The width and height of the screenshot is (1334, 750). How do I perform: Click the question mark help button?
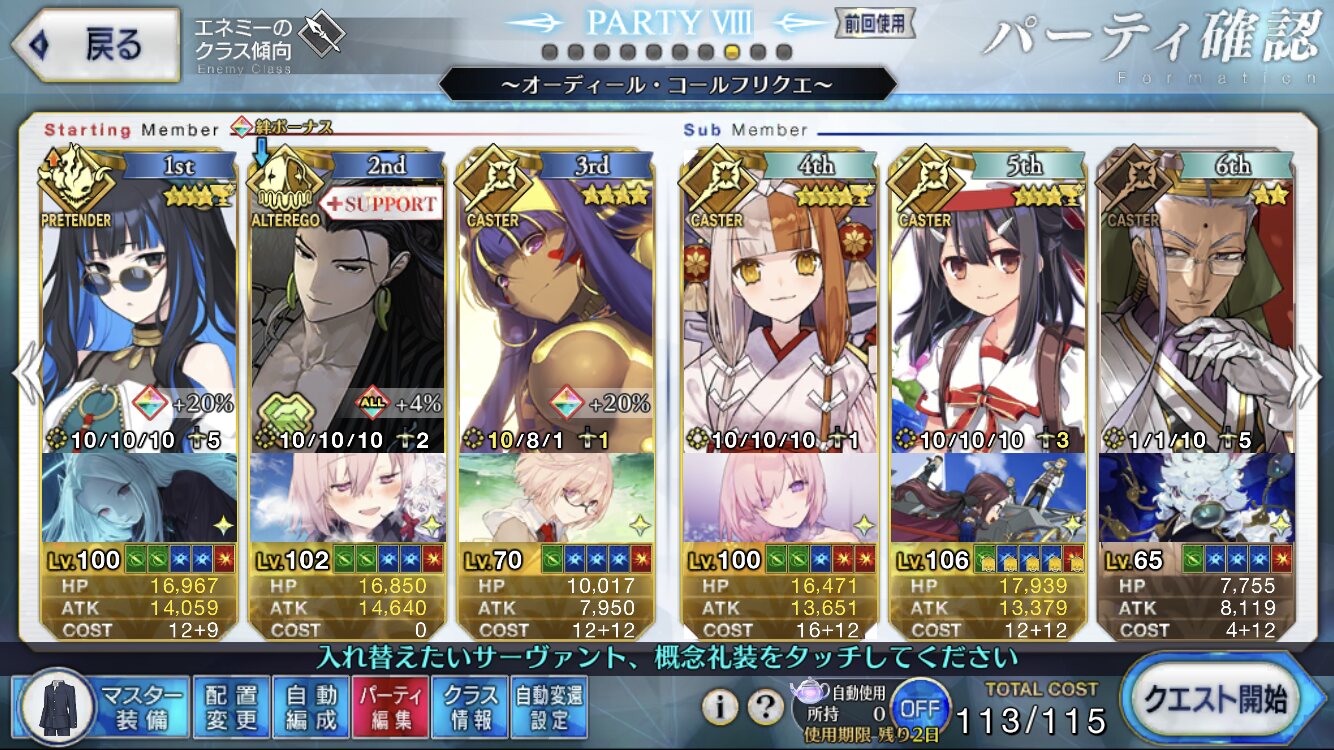click(x=766, y=707)
